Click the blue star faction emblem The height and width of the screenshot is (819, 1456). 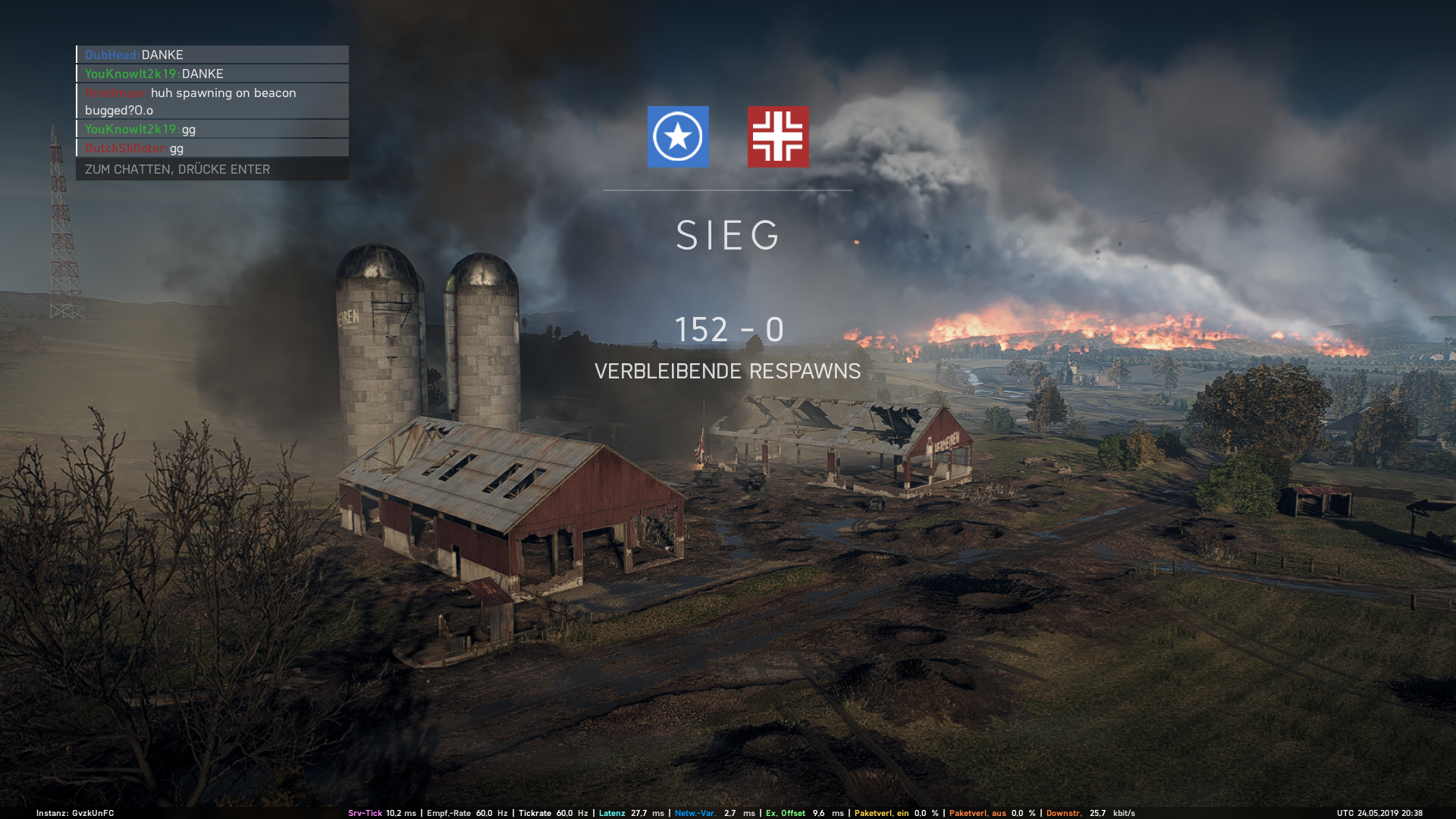coord(678,136)
